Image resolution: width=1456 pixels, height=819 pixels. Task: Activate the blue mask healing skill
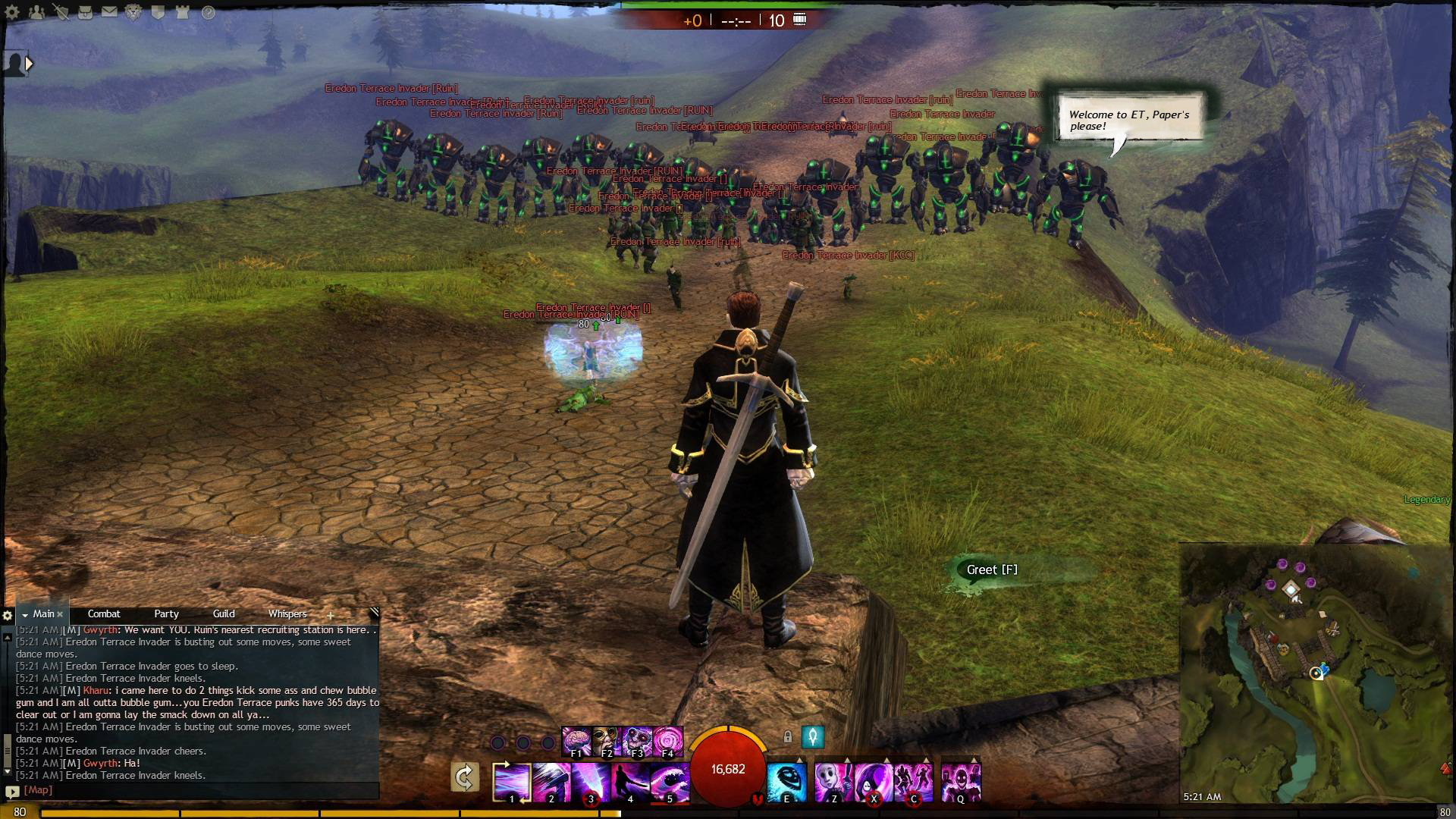(x=786, y=782)
